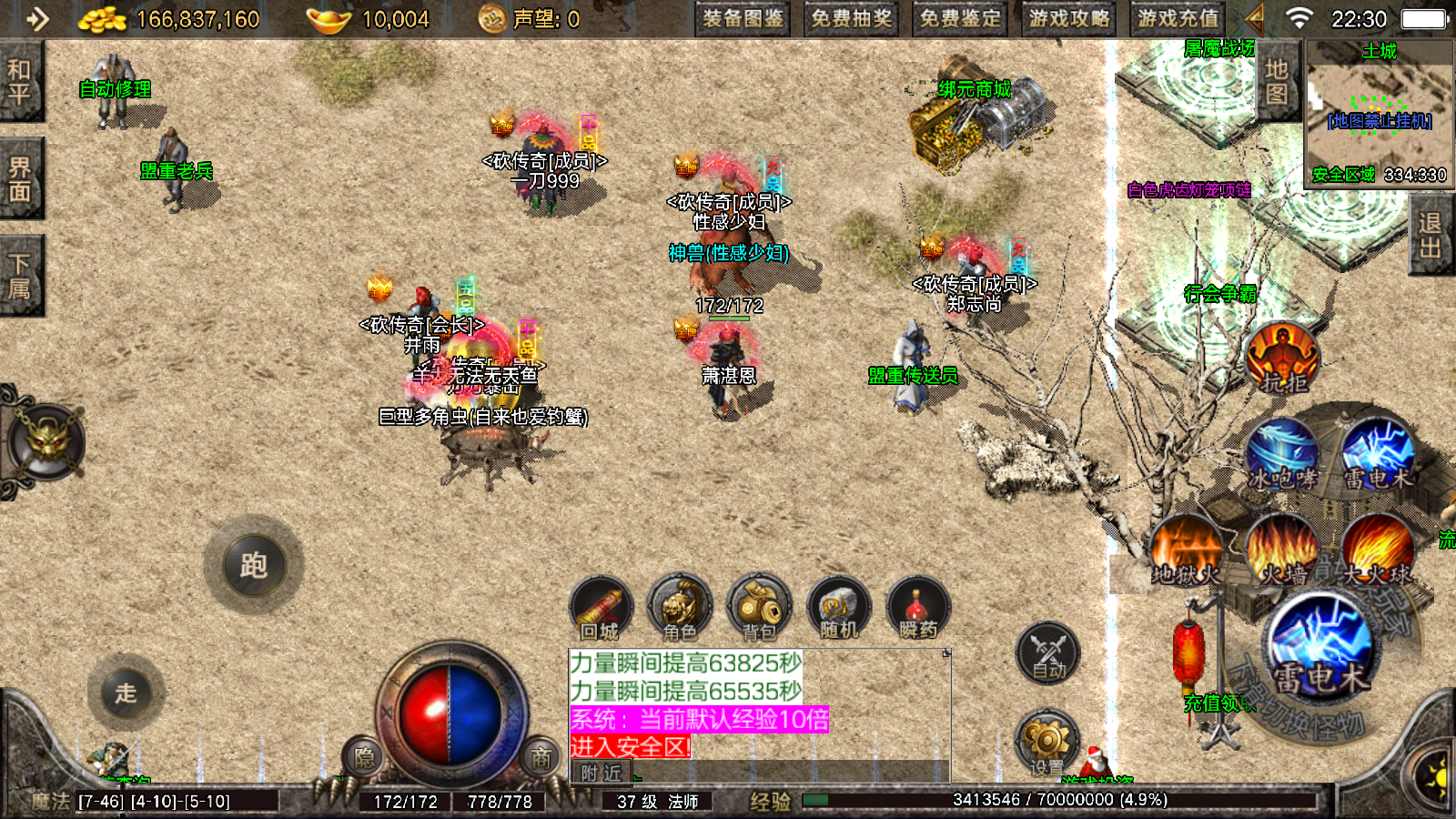Select the 免费鉴定 free appraisal button
1456x819 pixels.
click(960, 19)
